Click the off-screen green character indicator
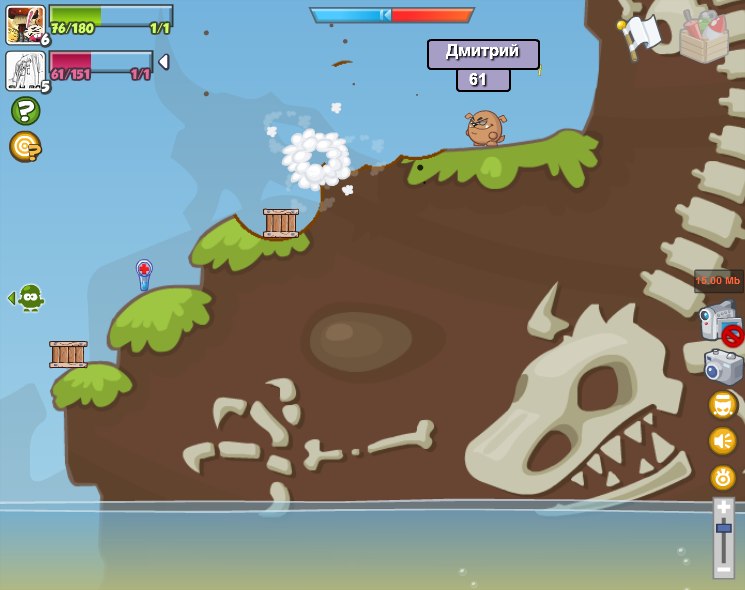Screen dimensions: 745x590 click(x=29, y=297)
